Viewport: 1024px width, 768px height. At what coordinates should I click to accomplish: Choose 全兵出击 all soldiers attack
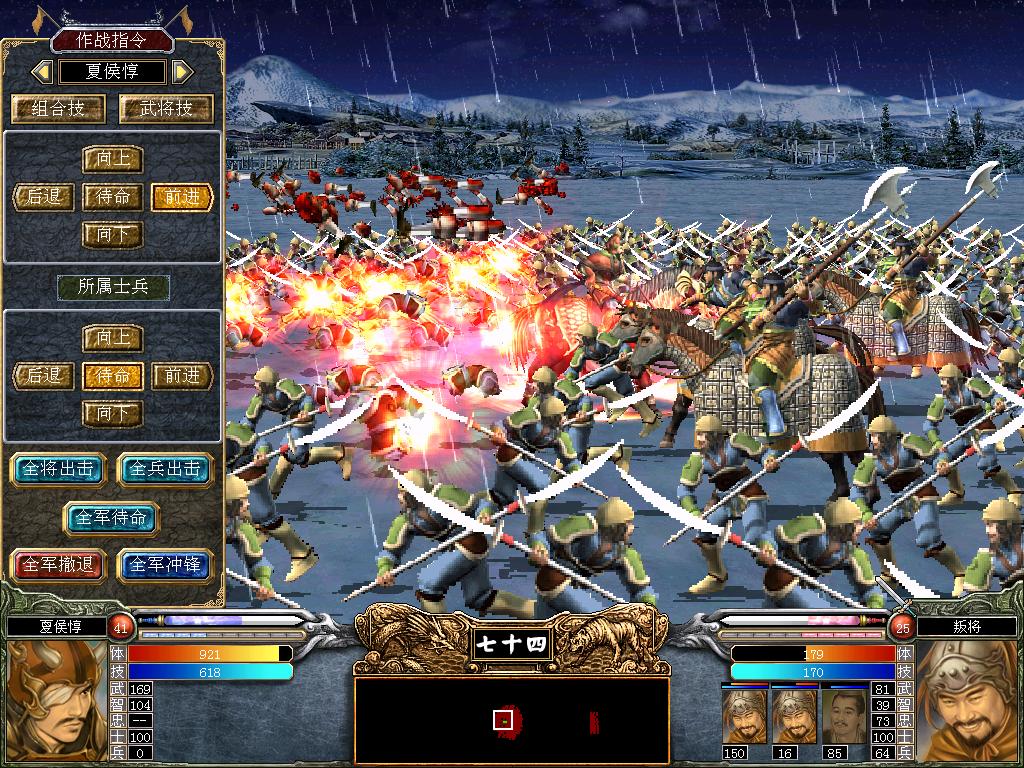coord(166,469)
